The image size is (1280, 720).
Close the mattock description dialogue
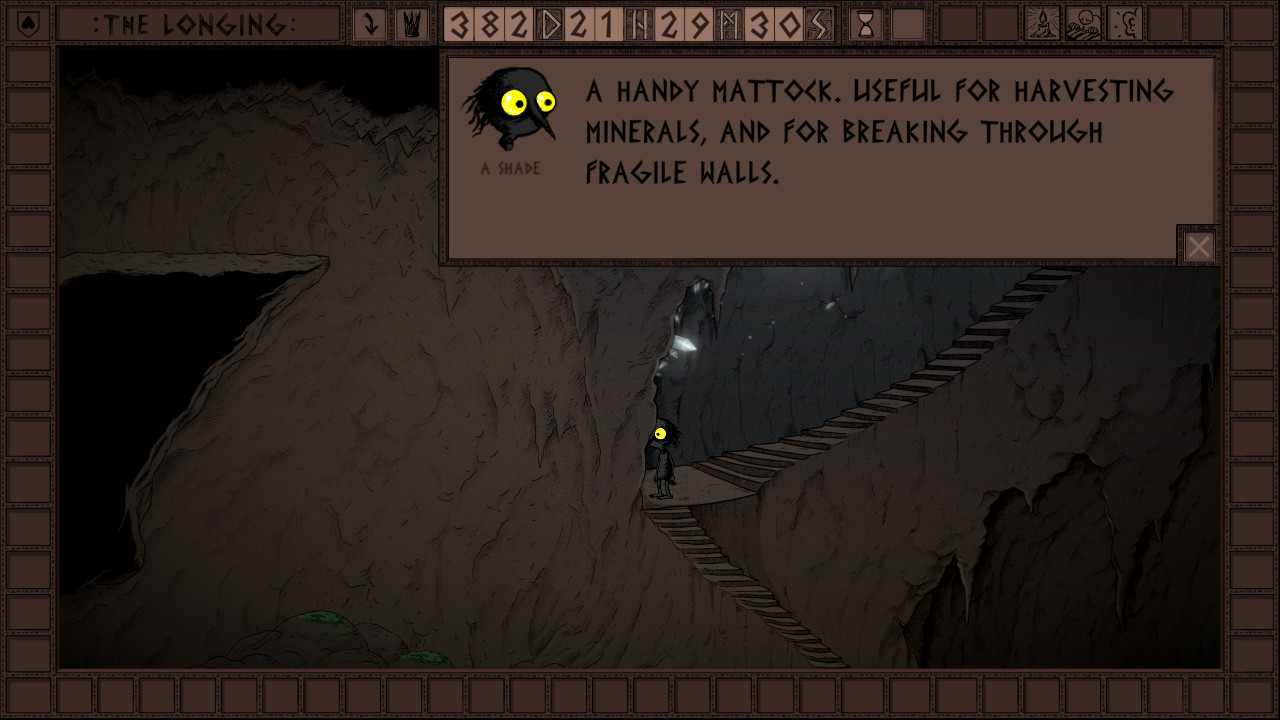coord(1199,246)
